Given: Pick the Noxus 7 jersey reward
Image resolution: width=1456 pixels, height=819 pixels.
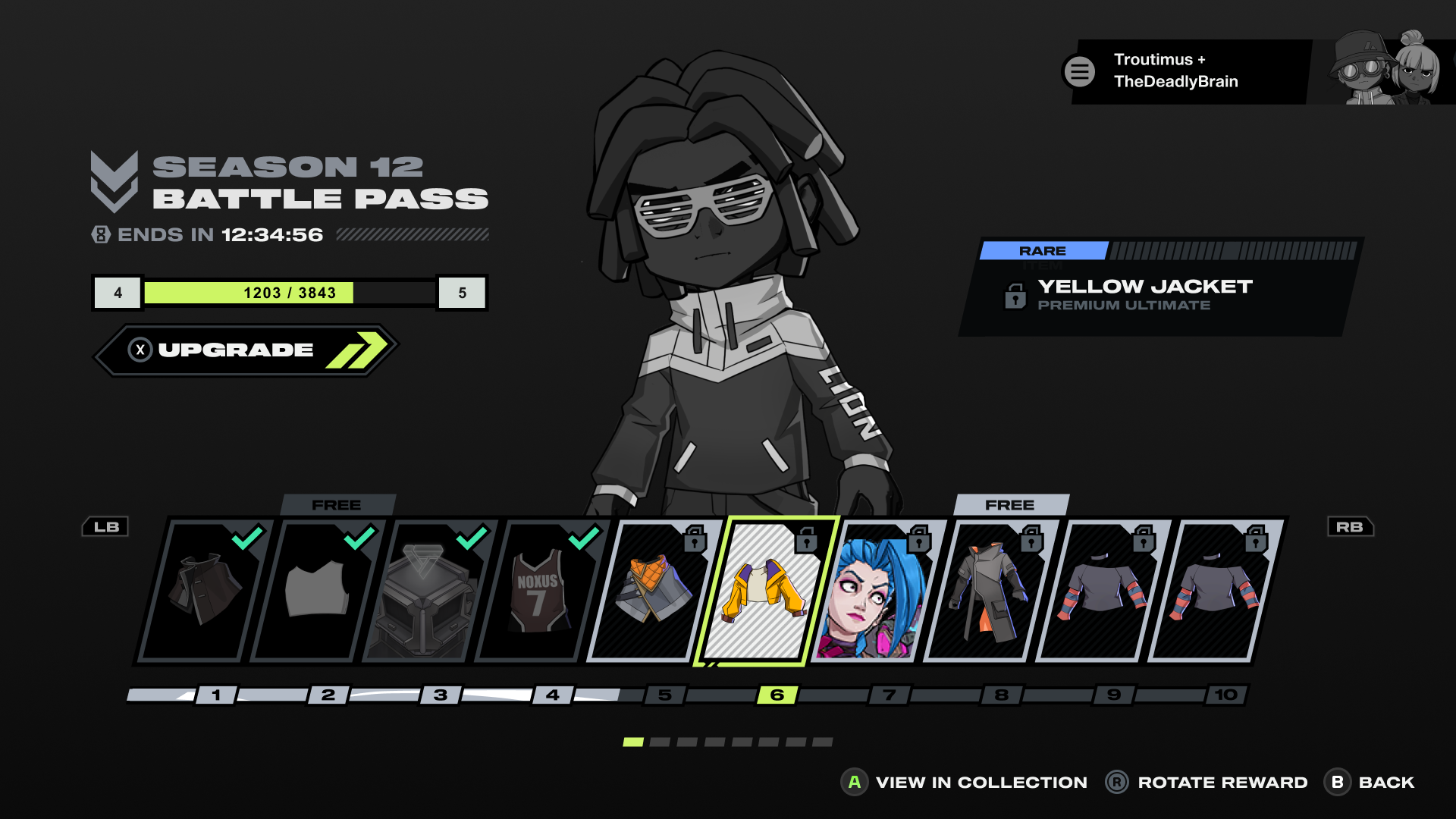Looking at the screenshot, I should (x=540, y=591).
